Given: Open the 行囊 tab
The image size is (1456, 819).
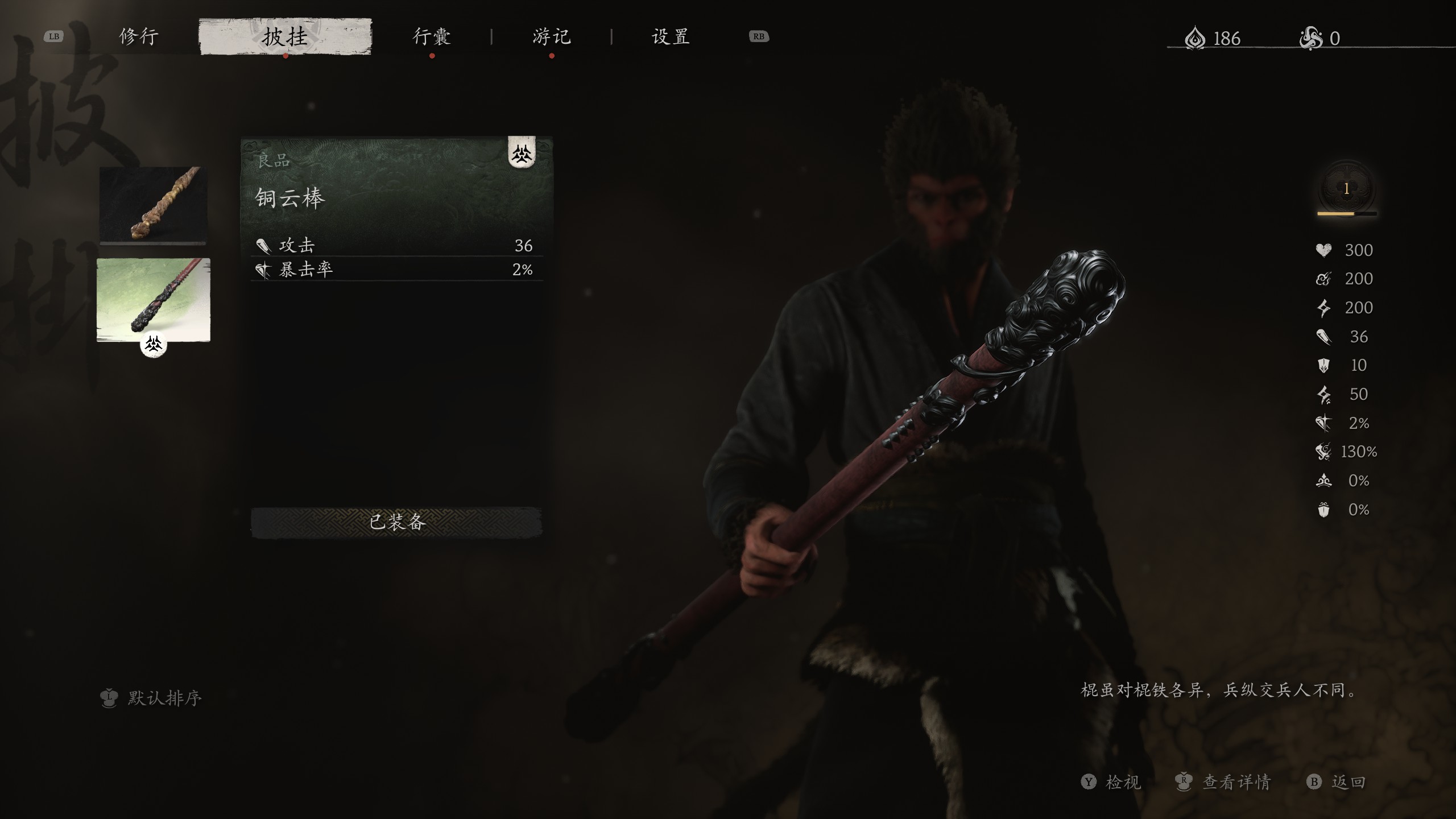Looking at the screenshot, I should [x=432, y=37].
